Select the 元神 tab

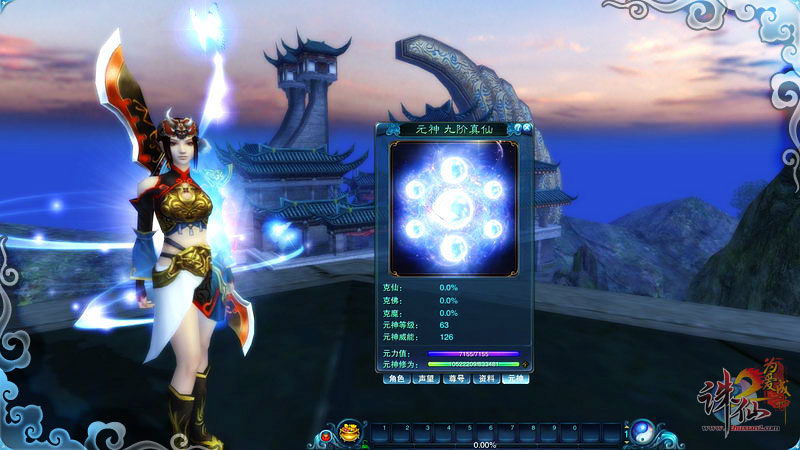tap(515, 380)
